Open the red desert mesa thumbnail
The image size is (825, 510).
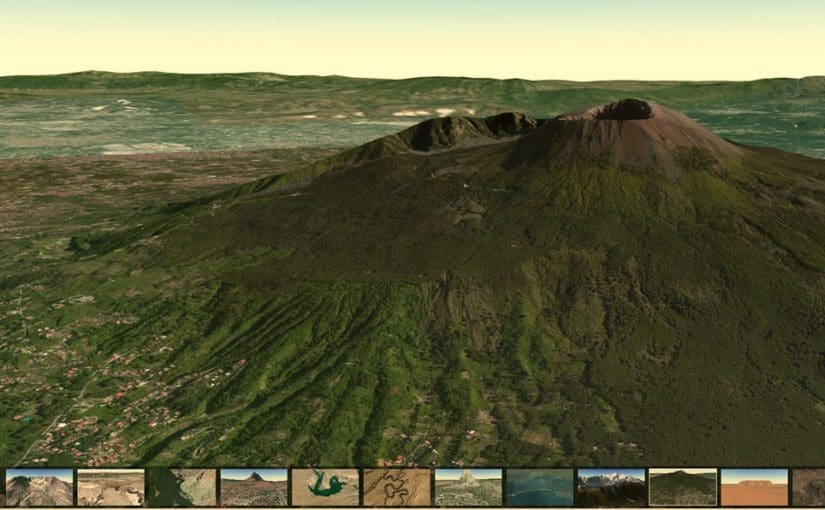tap(754, 487)
